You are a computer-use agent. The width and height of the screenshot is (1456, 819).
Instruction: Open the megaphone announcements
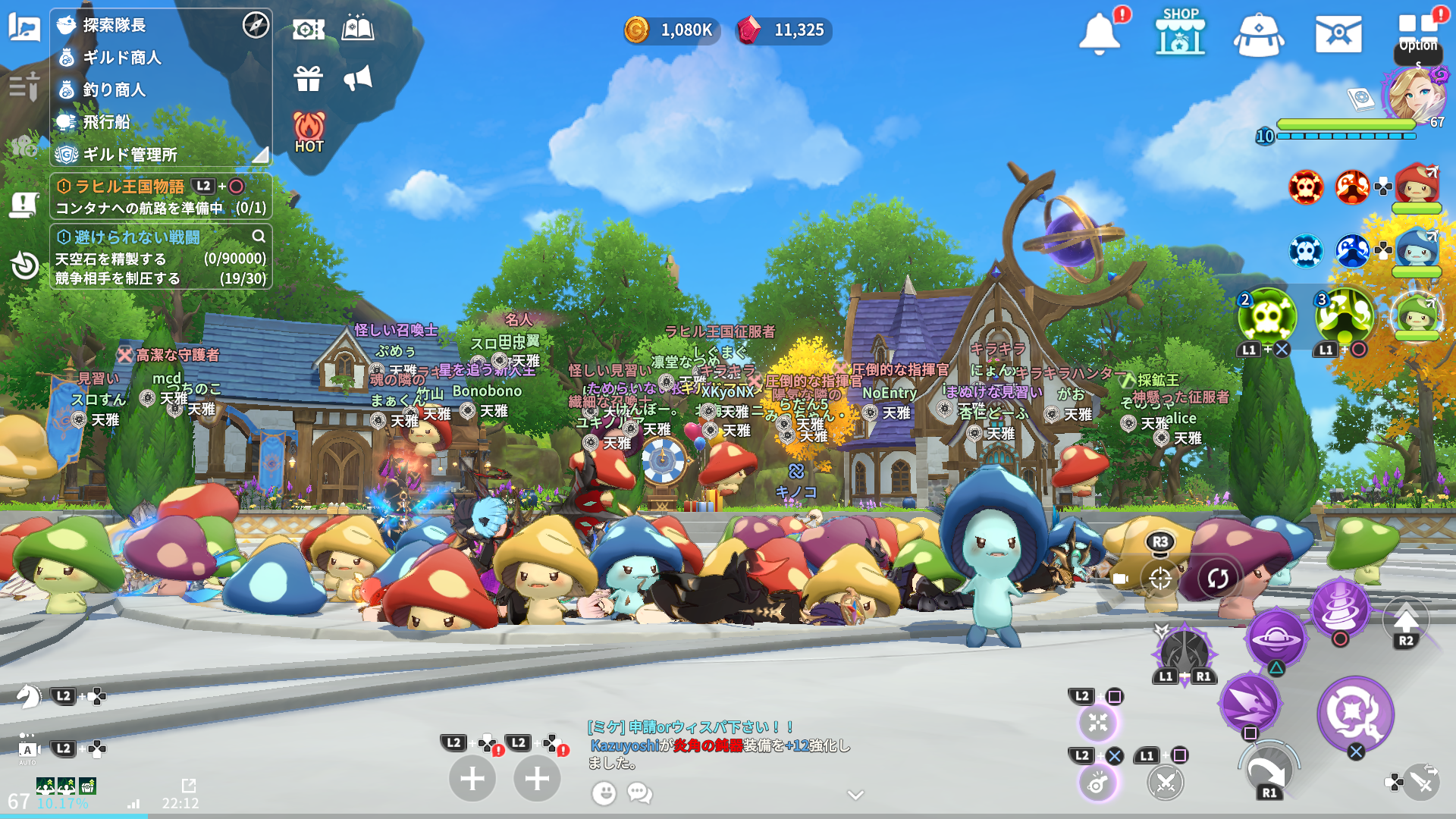click(358, 77)
